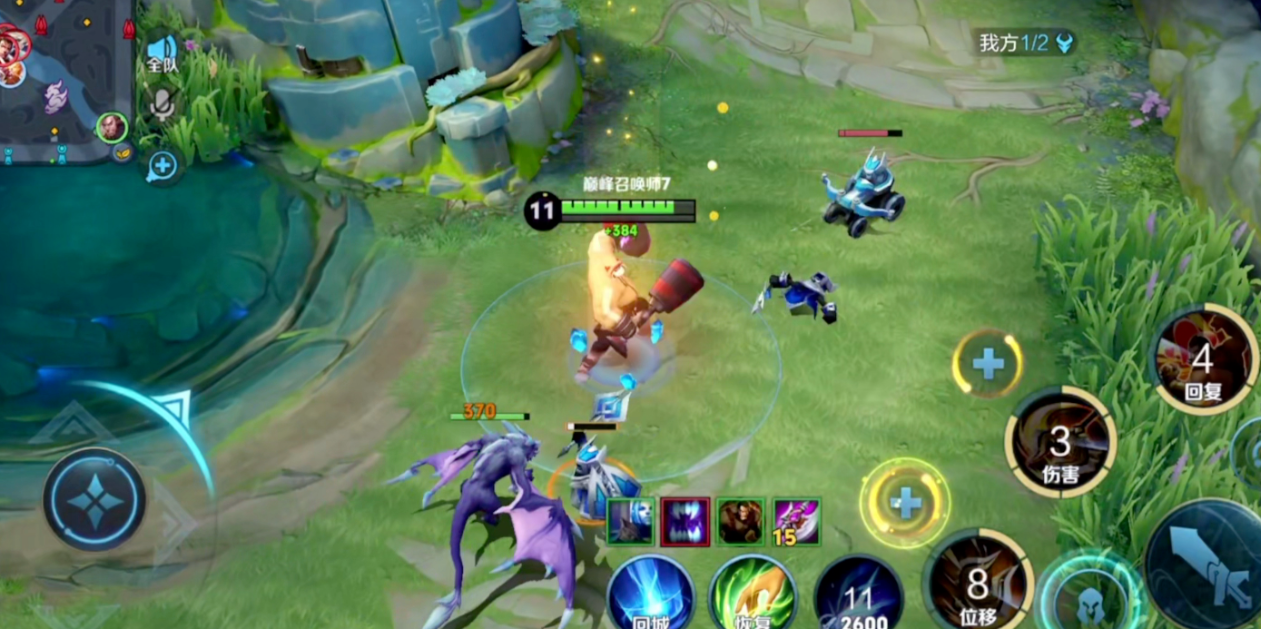Image resolution: width=1261 pixels, height=629 pixels.
Task: Upgrade the 伤害 skill via plus button
Action: point(987,363)
